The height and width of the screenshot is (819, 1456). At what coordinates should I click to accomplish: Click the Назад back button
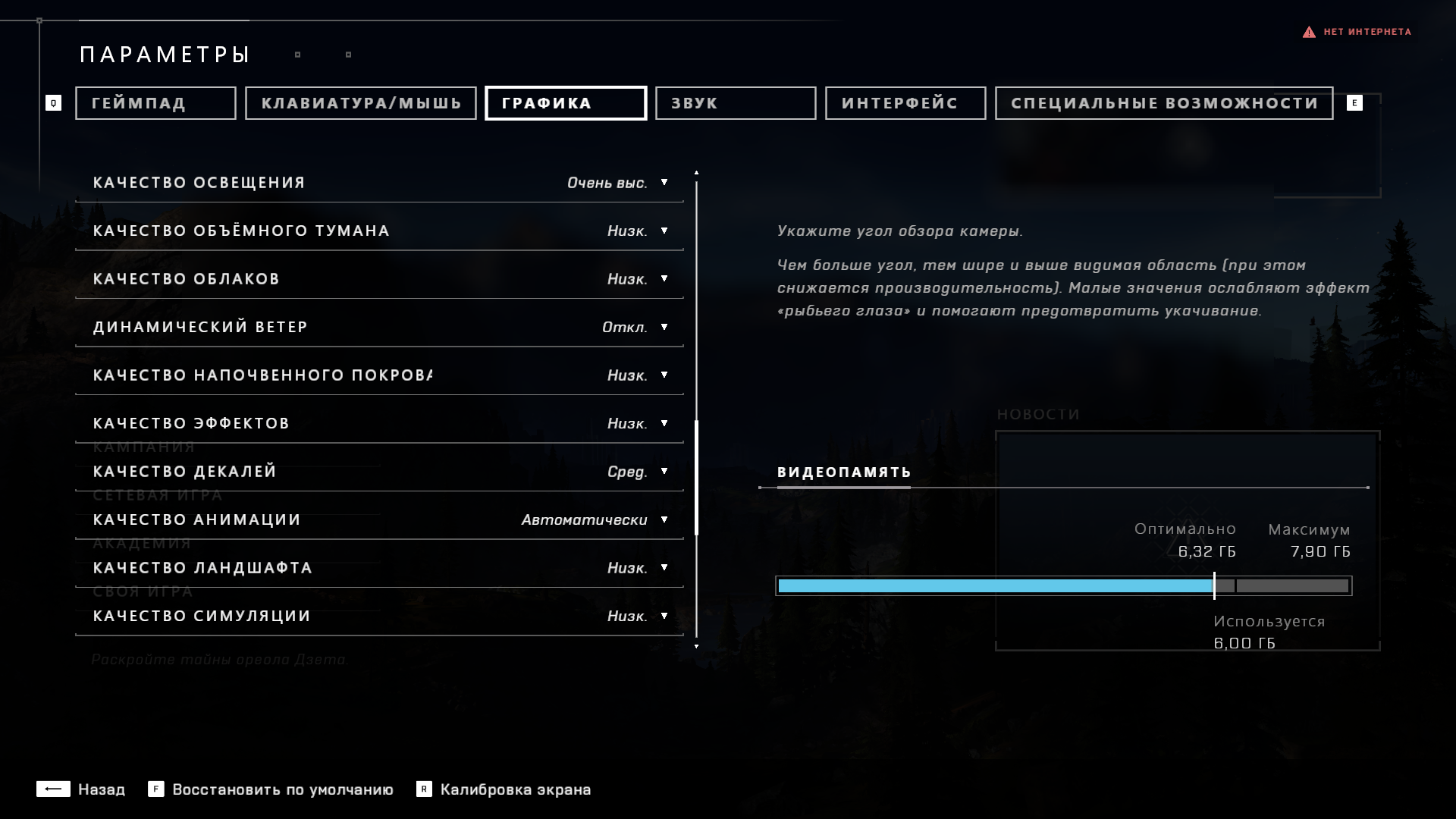point(81,789)
